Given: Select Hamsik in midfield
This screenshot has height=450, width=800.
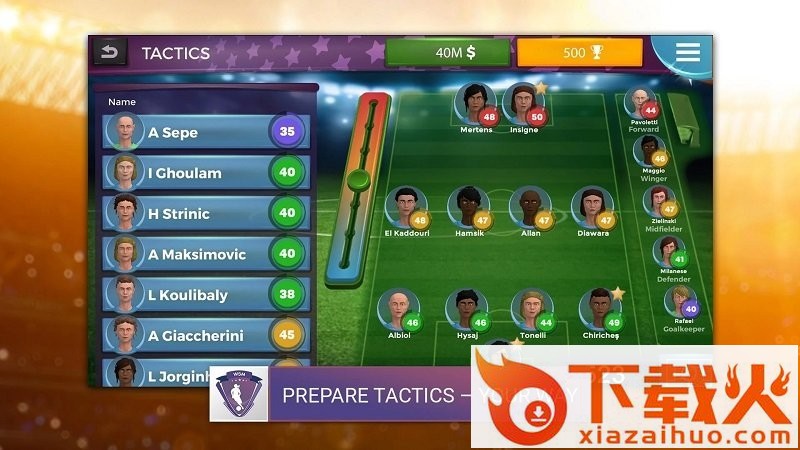Looking at the screenshot, I should coord(467,208).
